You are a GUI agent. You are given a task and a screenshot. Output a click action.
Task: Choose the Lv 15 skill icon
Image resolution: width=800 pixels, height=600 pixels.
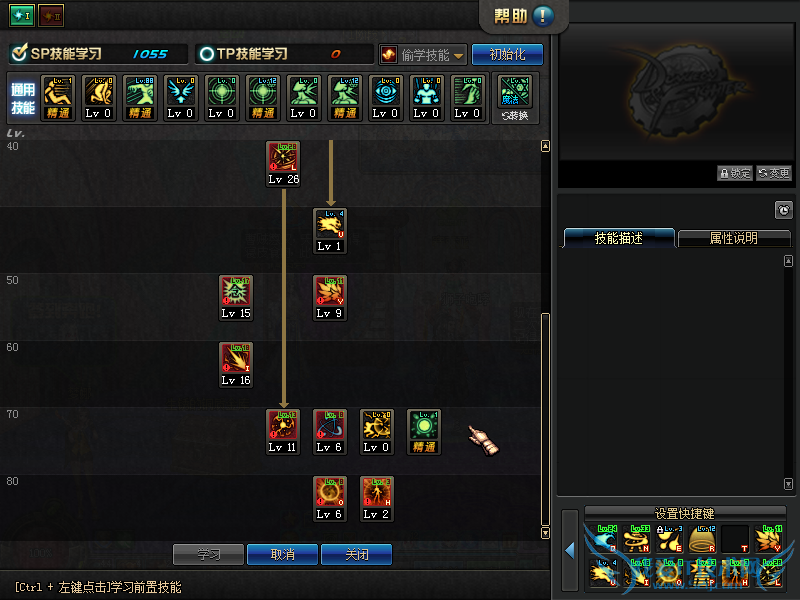coord(237,291)
